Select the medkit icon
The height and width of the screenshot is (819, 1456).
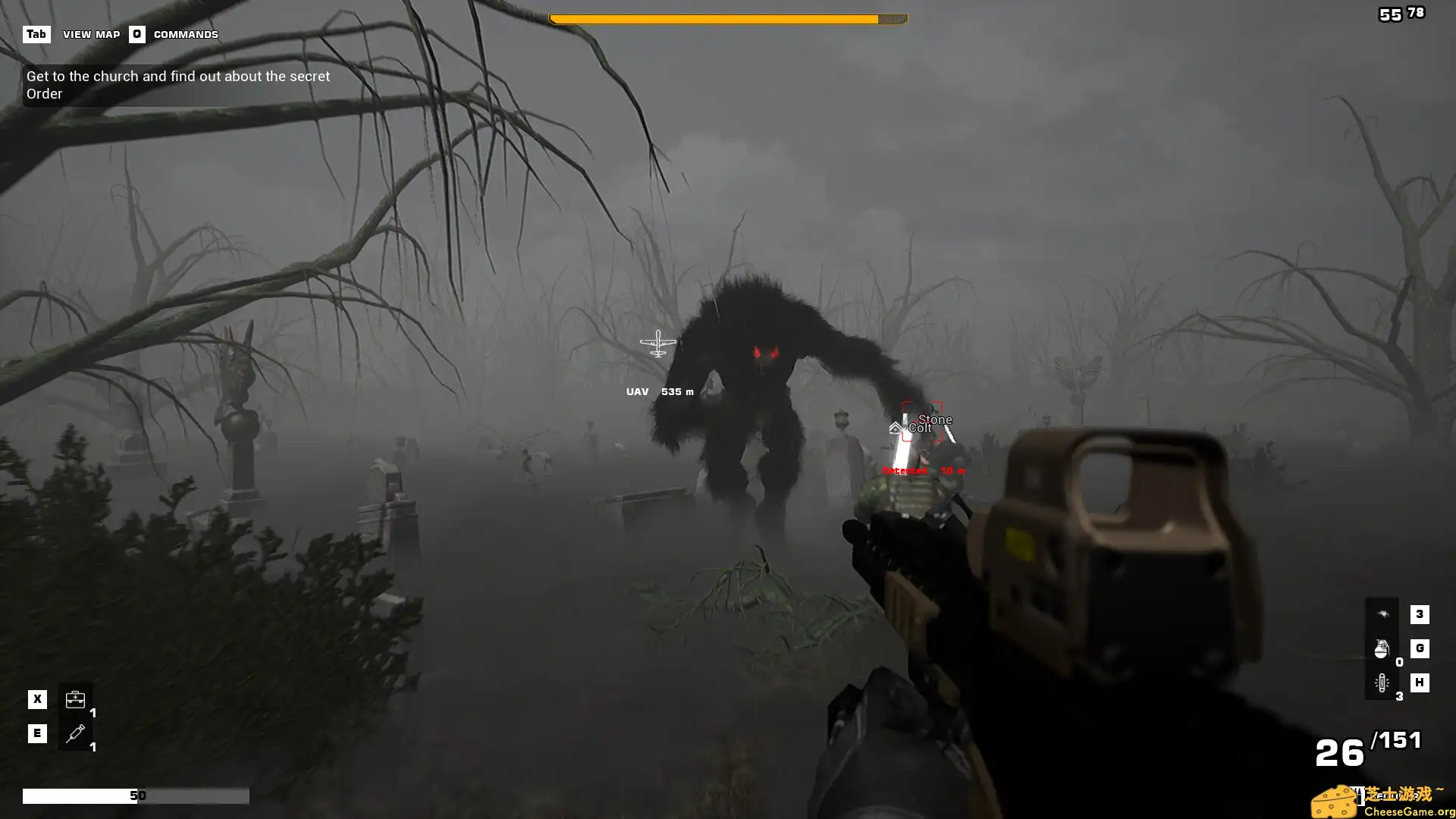click(x=75, y=698)
